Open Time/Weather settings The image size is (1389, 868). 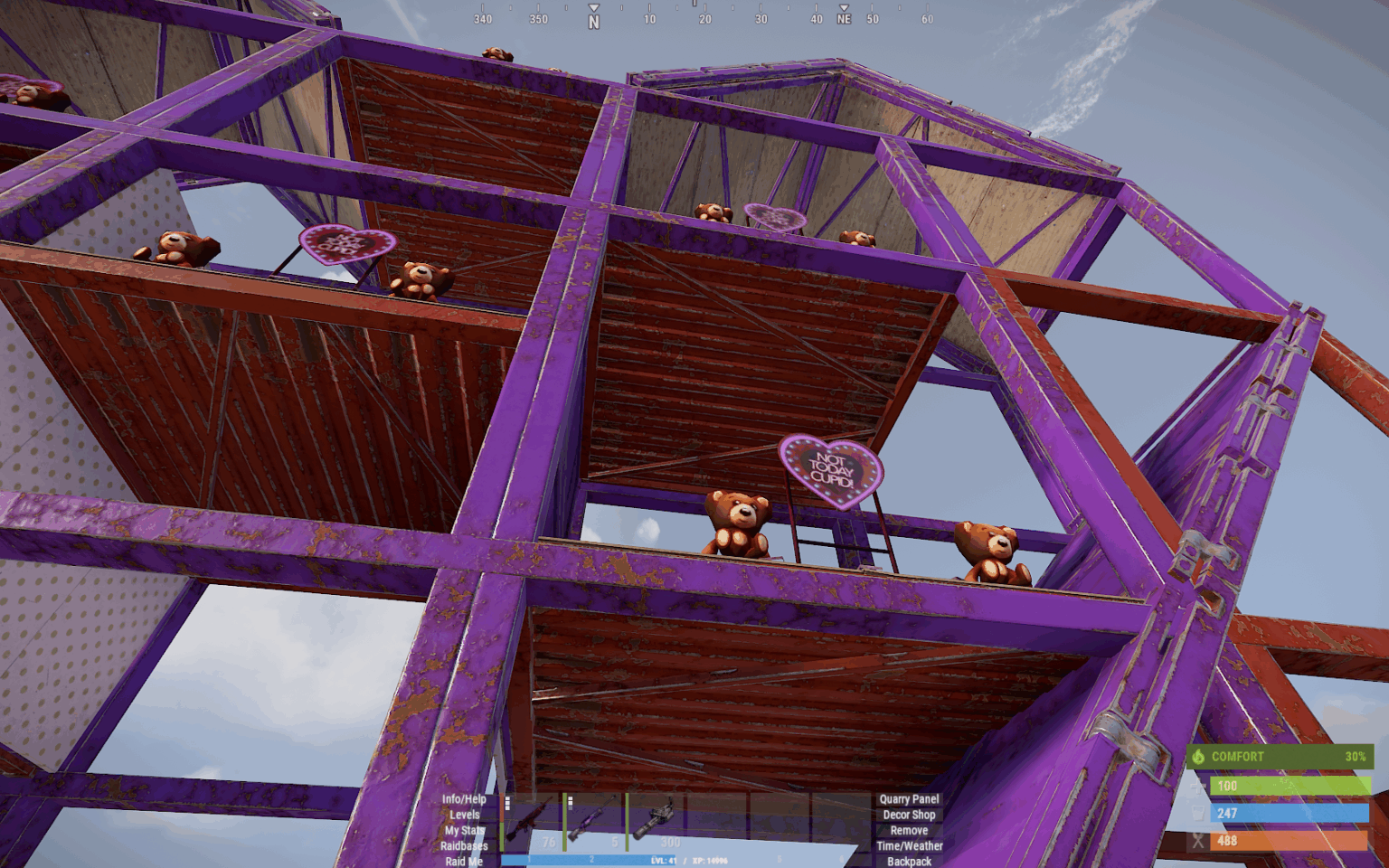tap(909, 846)
